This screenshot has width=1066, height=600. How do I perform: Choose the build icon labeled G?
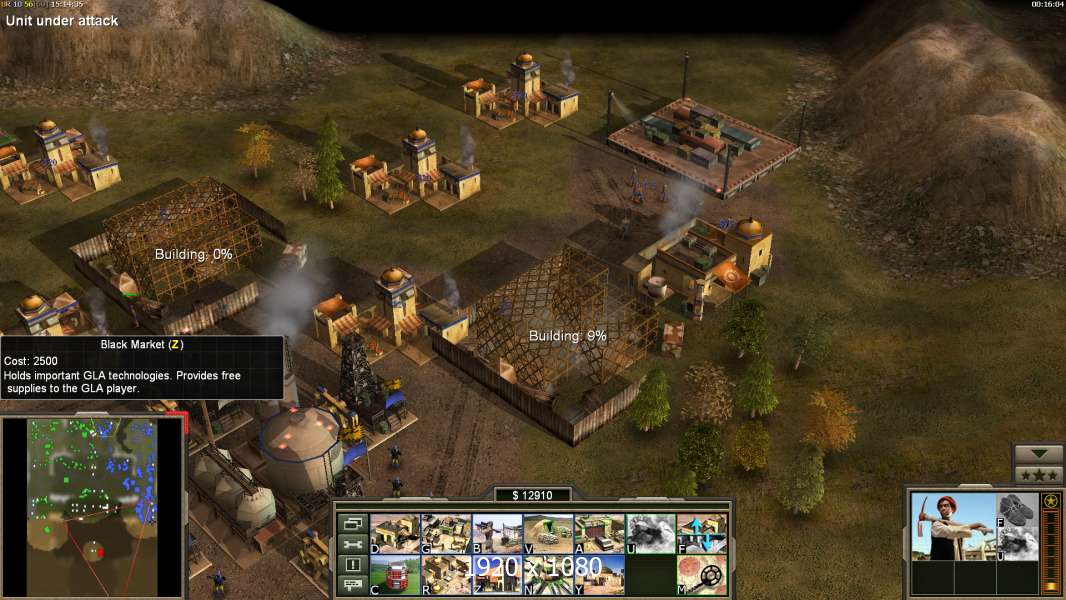[446, 534]
